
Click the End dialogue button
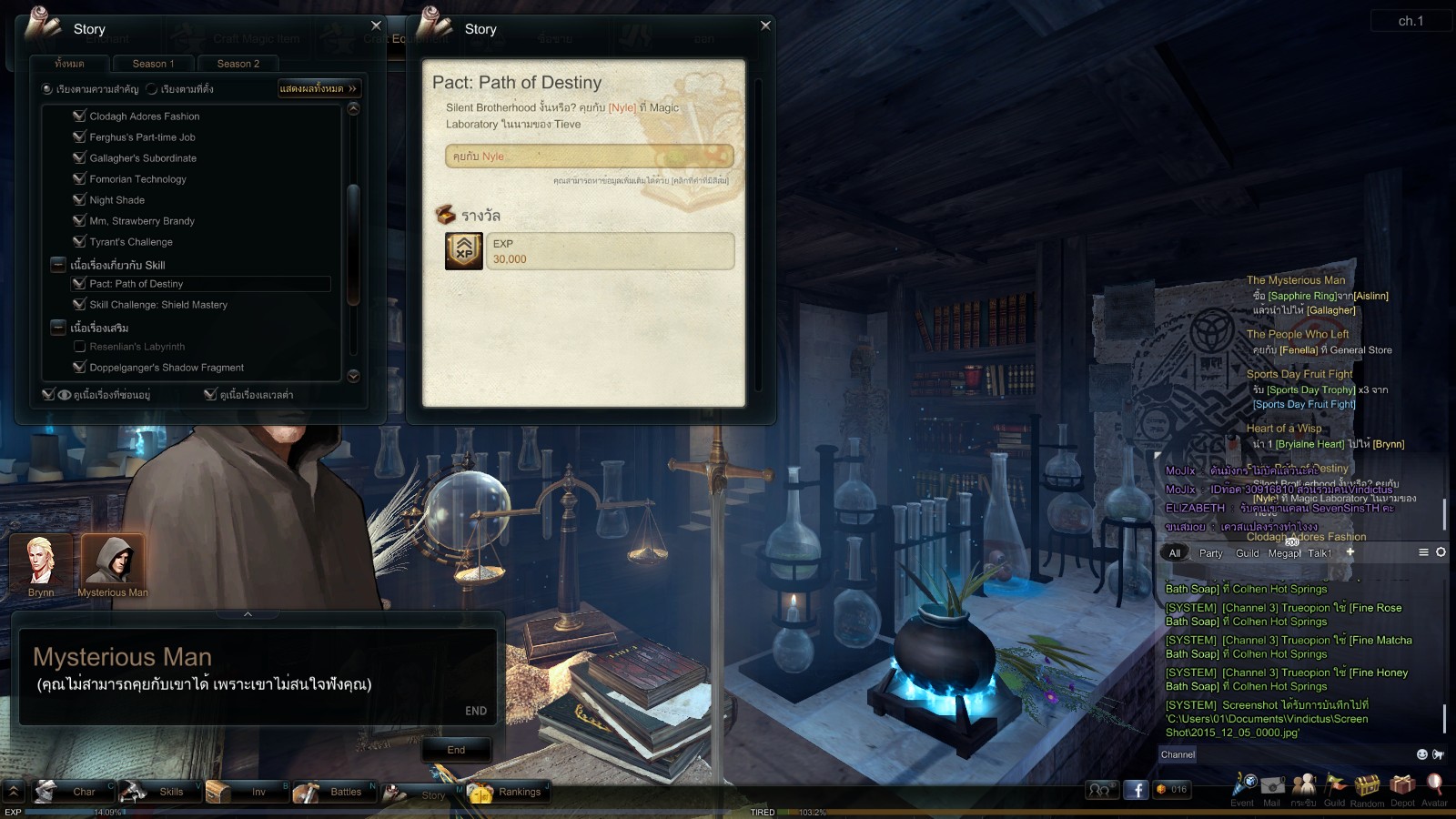(x=456, y=750)
